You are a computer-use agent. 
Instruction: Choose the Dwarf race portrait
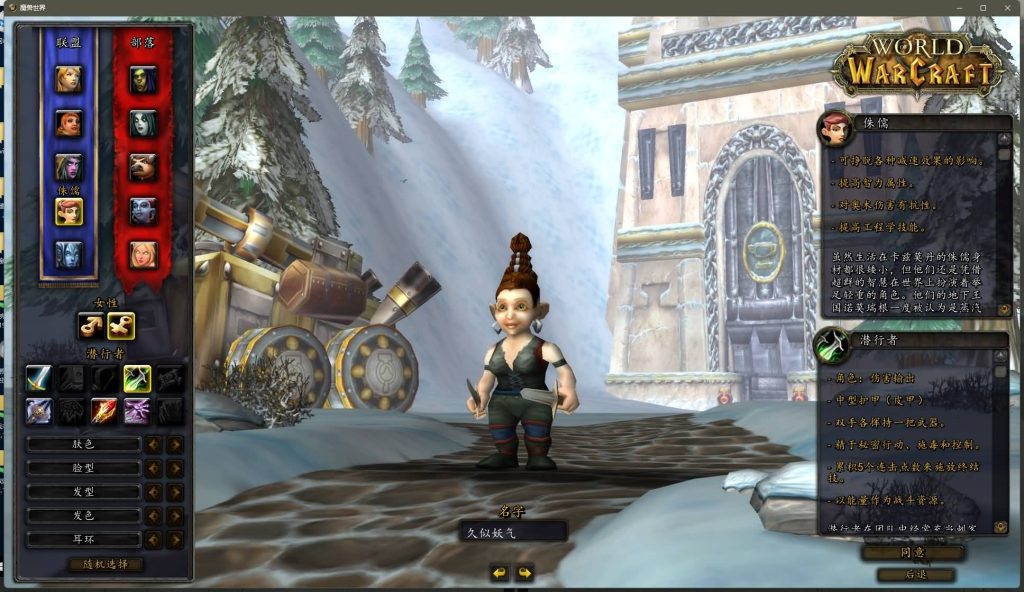point(69,123)
